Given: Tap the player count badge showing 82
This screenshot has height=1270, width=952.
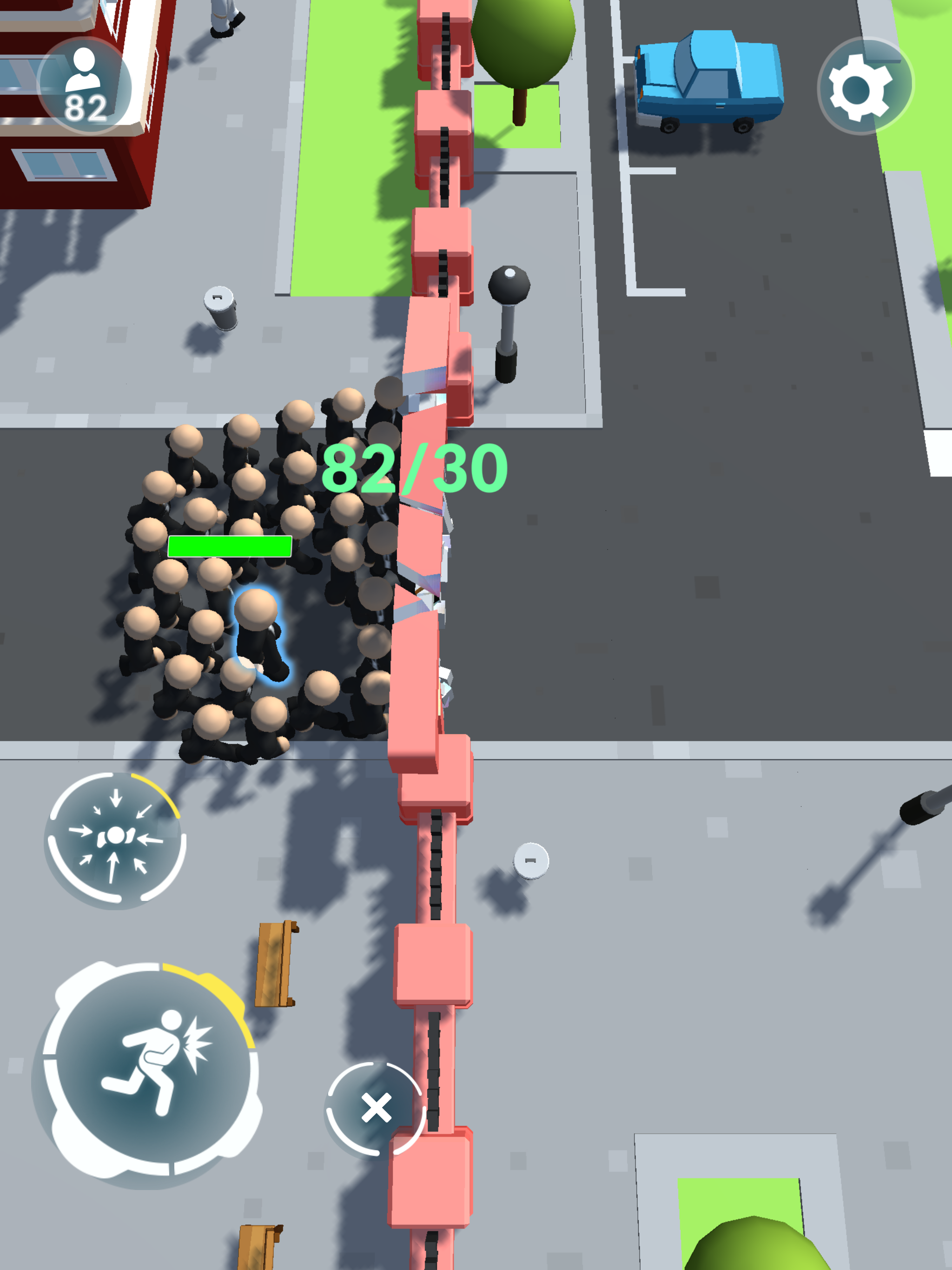Looking at the screenshot, I should click(x=85, y=85).
